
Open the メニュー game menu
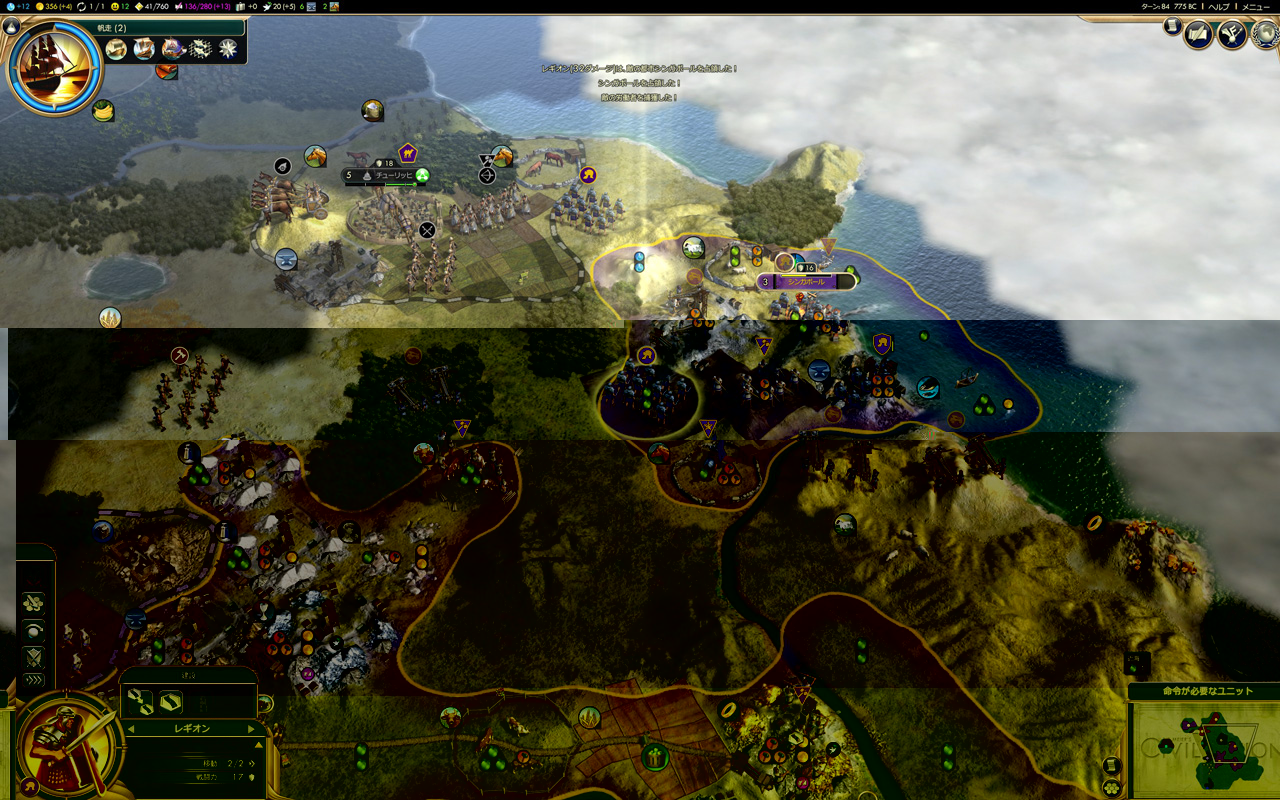(x=1255, y=6)
